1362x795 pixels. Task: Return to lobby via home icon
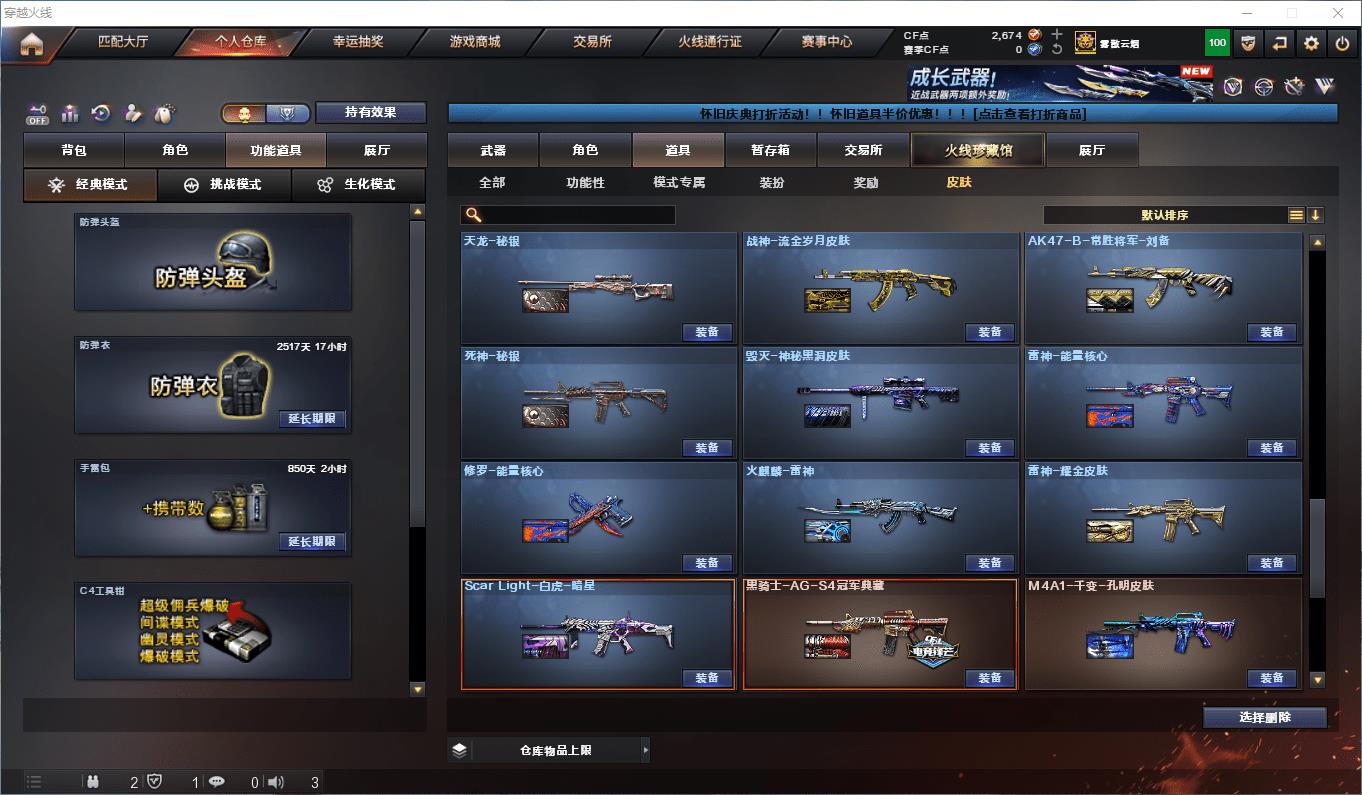click(x=32, y=44)
